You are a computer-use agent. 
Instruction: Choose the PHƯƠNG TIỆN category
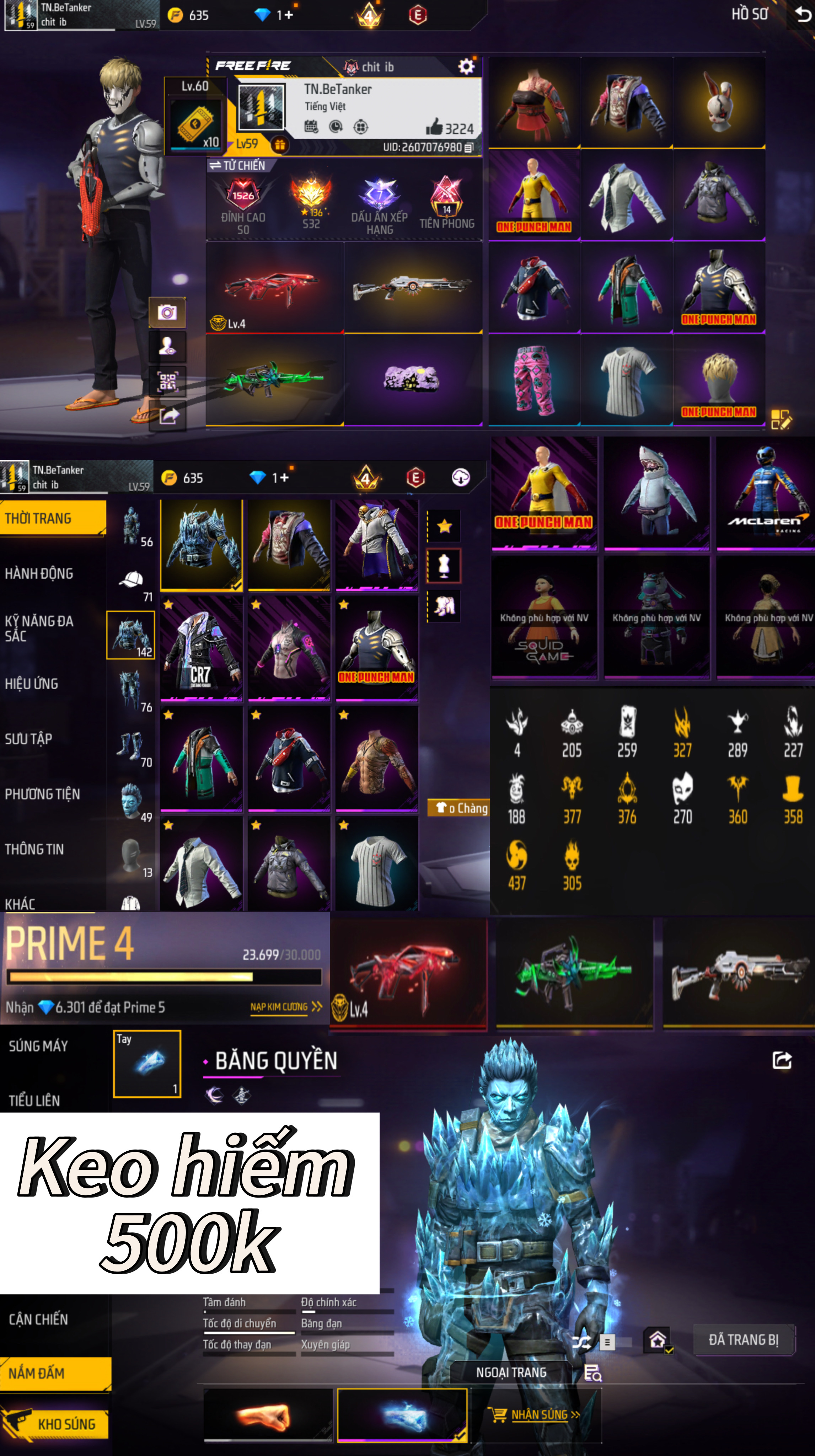tap(42, 793)
